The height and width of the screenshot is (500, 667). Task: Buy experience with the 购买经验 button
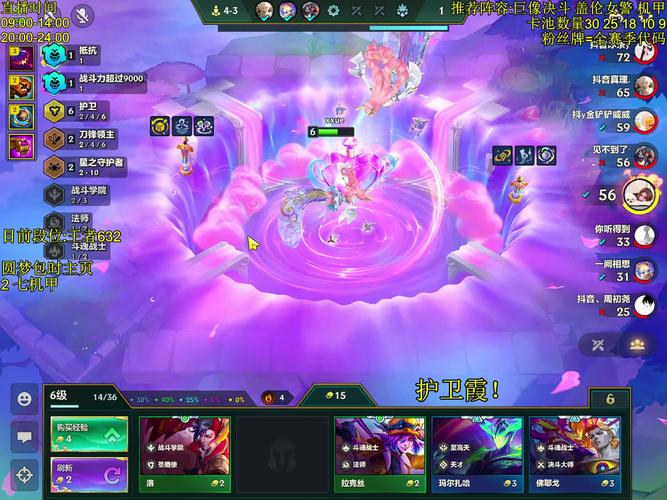pos(88,433)
